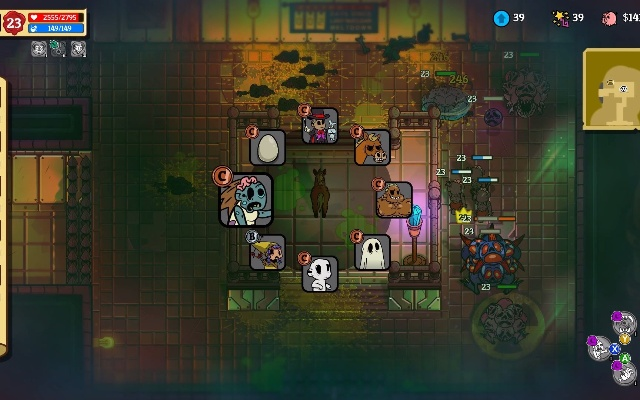Choose the egg option in the radial menu
Viewport: 640px width, 400px height.
267,148
